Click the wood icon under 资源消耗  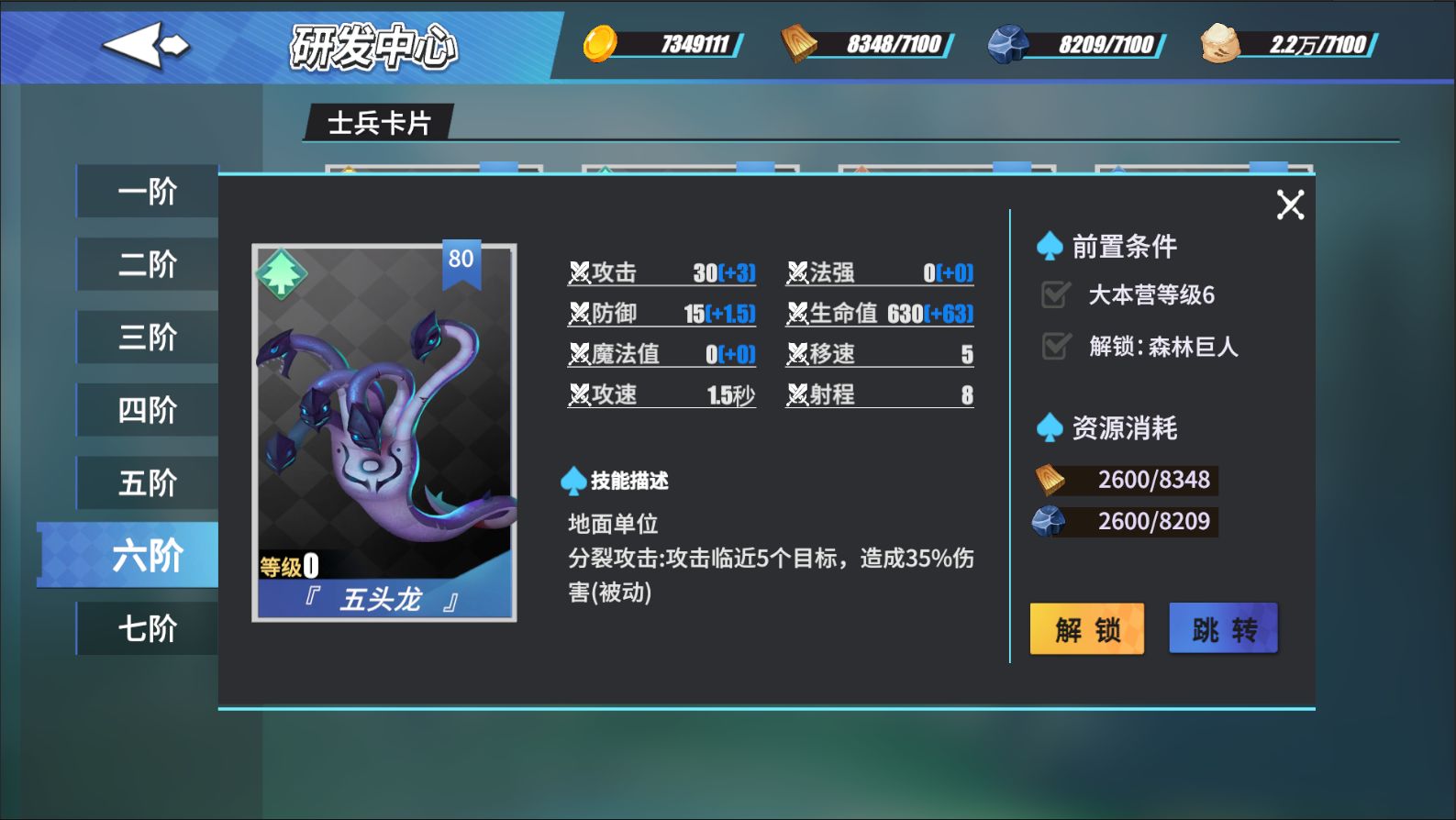tap(1051, 478)
